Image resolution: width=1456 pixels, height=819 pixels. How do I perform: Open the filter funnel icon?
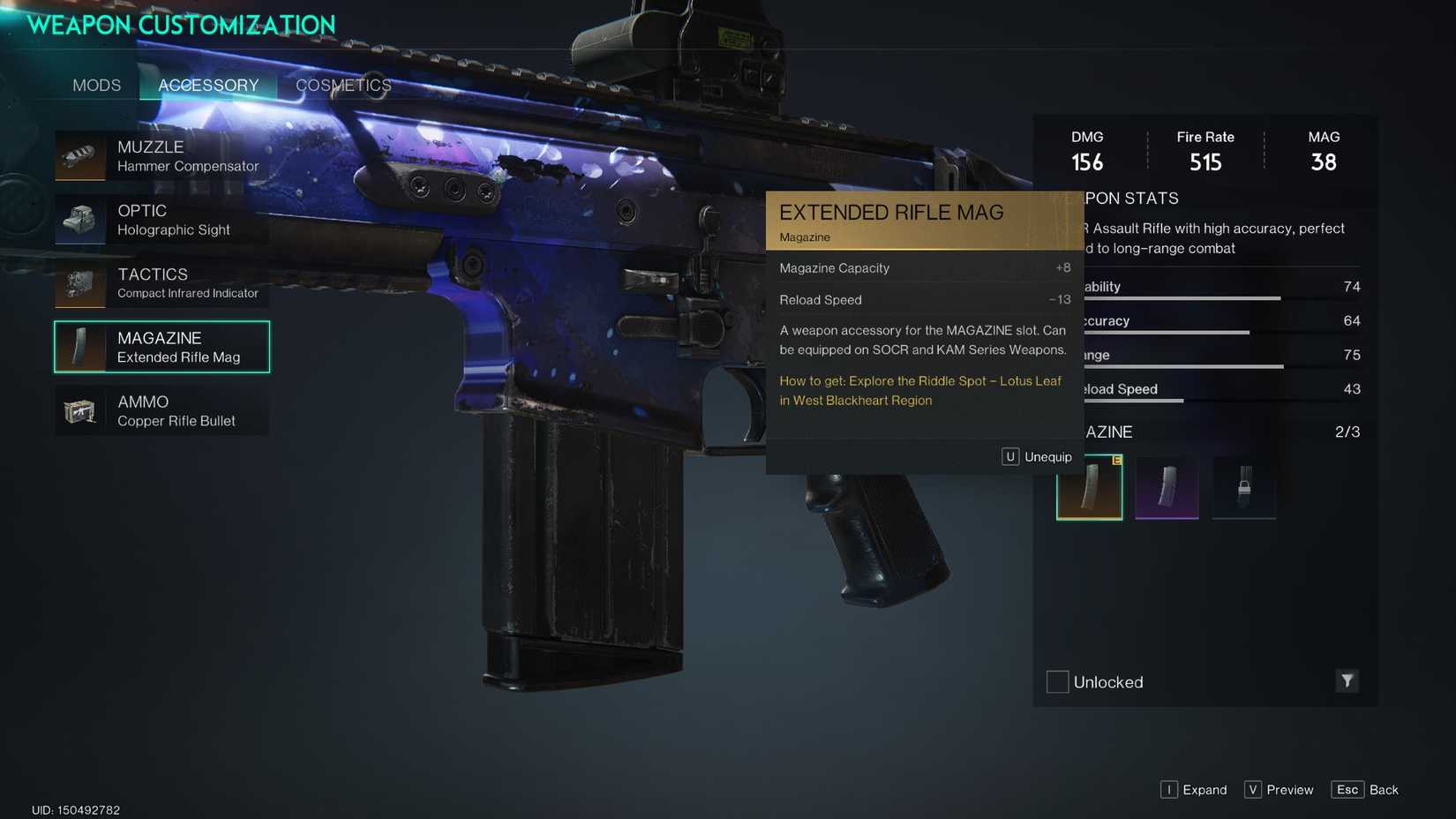1347,681
